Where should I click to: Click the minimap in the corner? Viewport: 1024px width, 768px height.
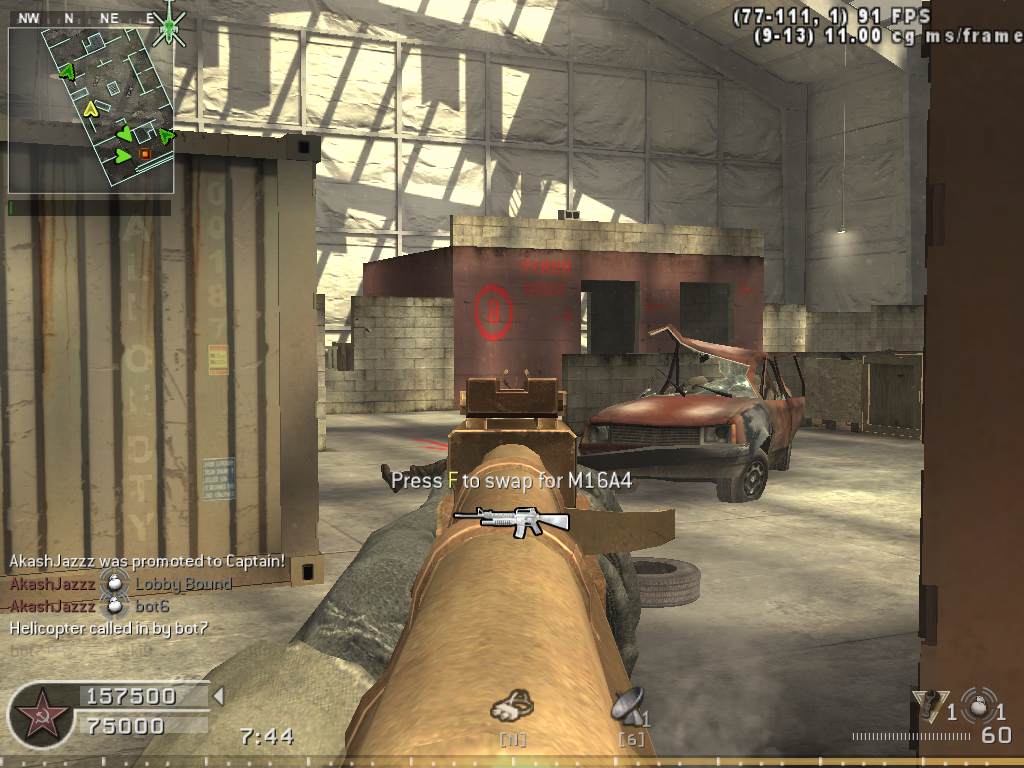click(91, 110)
